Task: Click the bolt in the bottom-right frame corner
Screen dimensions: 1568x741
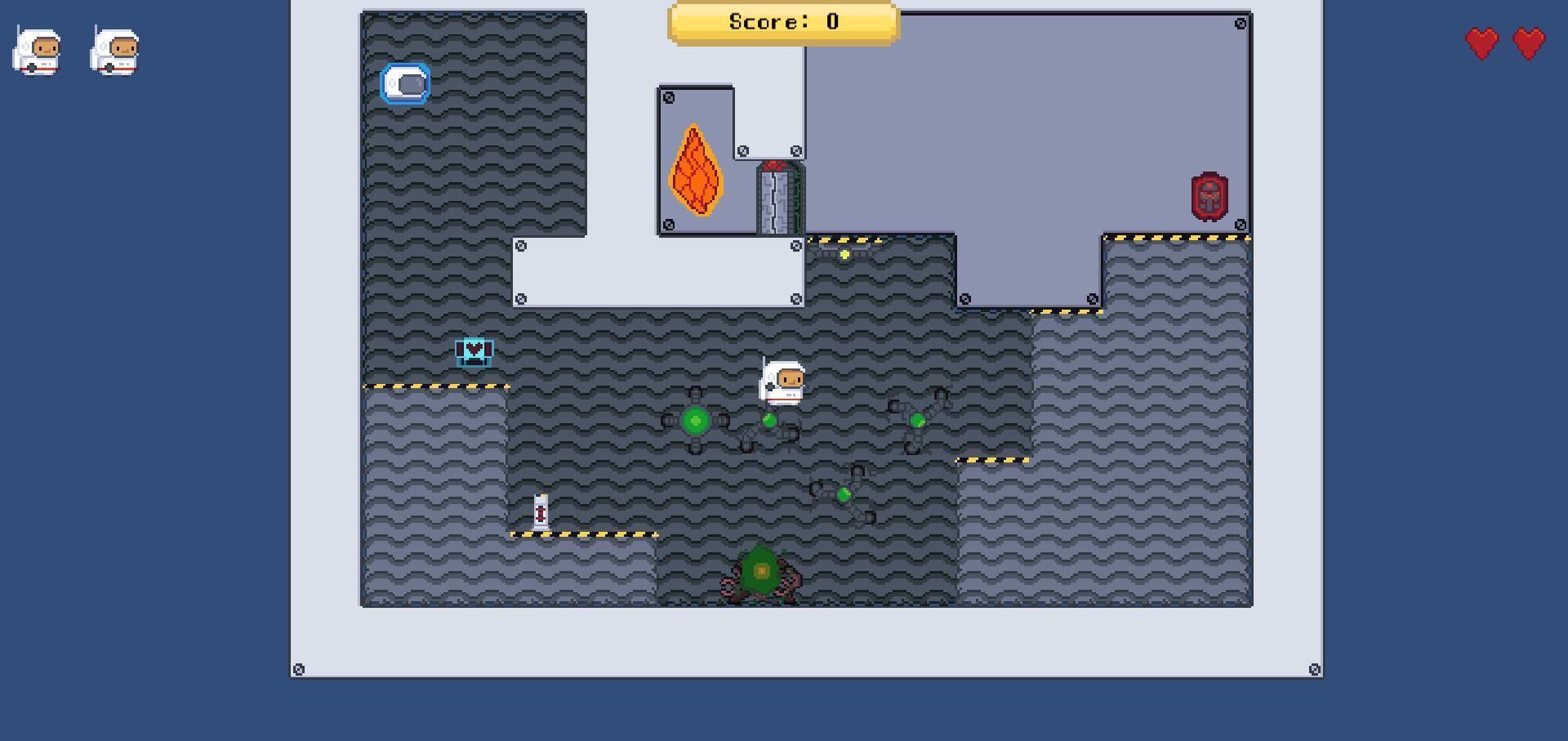Action: pos(1315,668)
